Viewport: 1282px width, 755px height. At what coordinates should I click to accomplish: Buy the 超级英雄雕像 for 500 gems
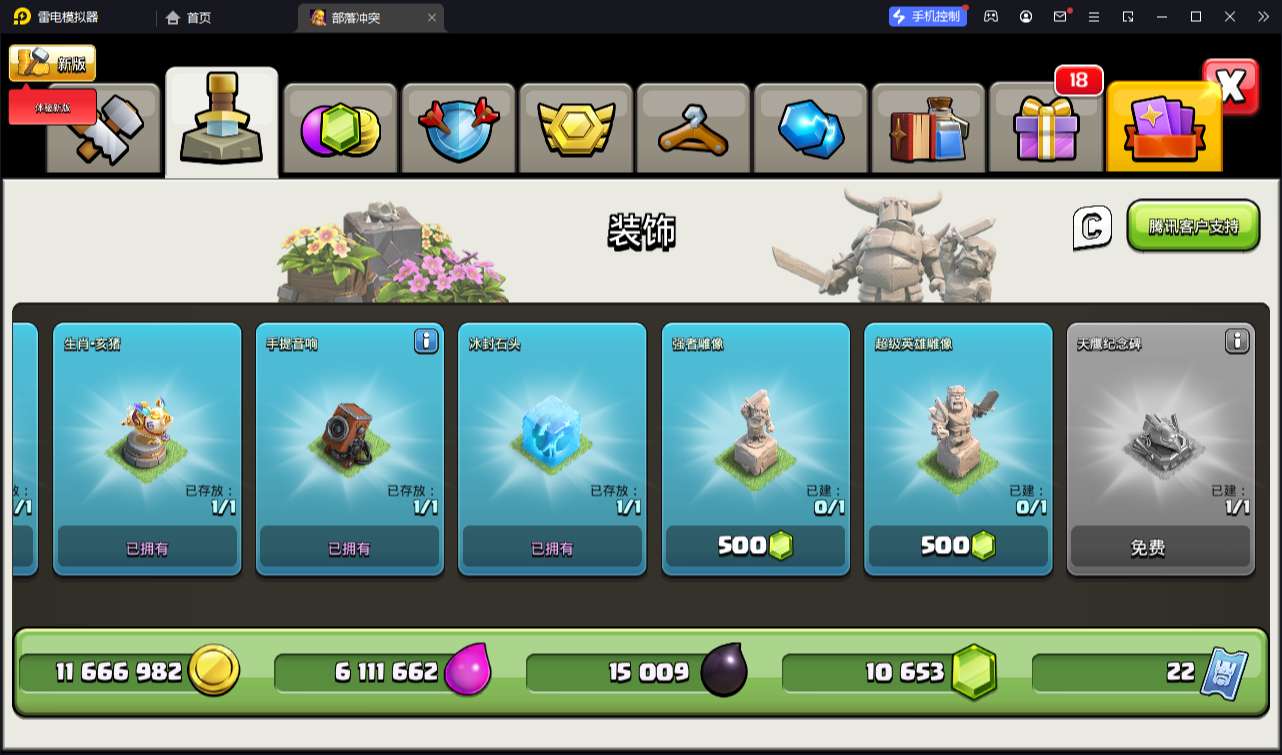pos(958,546)
